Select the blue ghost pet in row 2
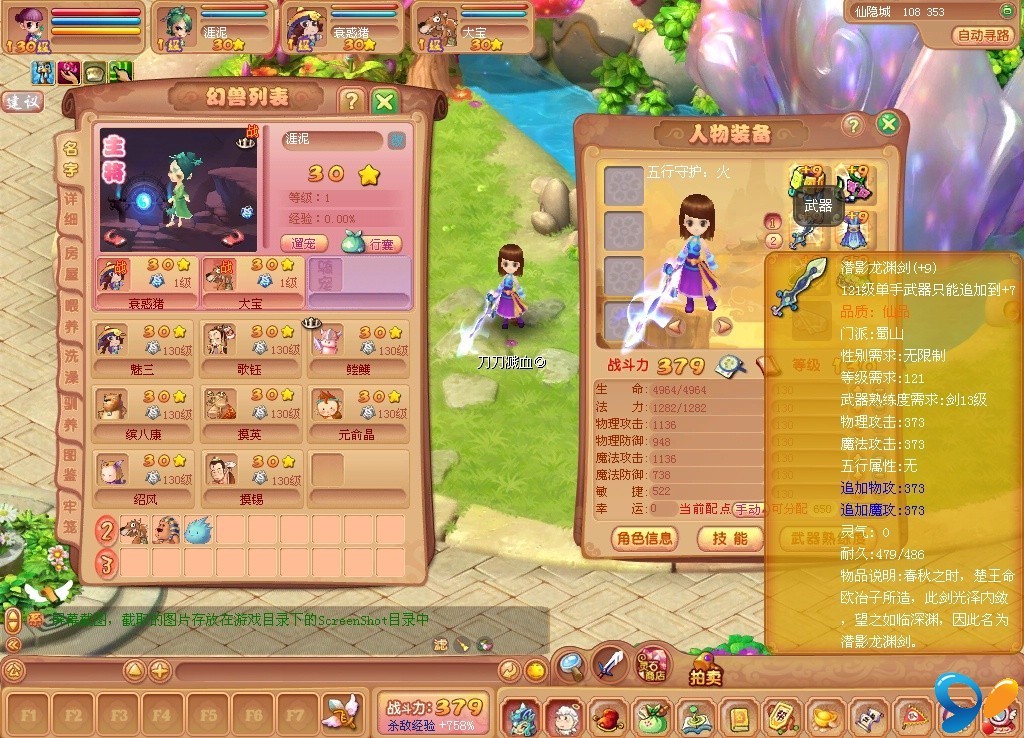The width and height of the screenshot is (1024, 738). tap(198, 530)
